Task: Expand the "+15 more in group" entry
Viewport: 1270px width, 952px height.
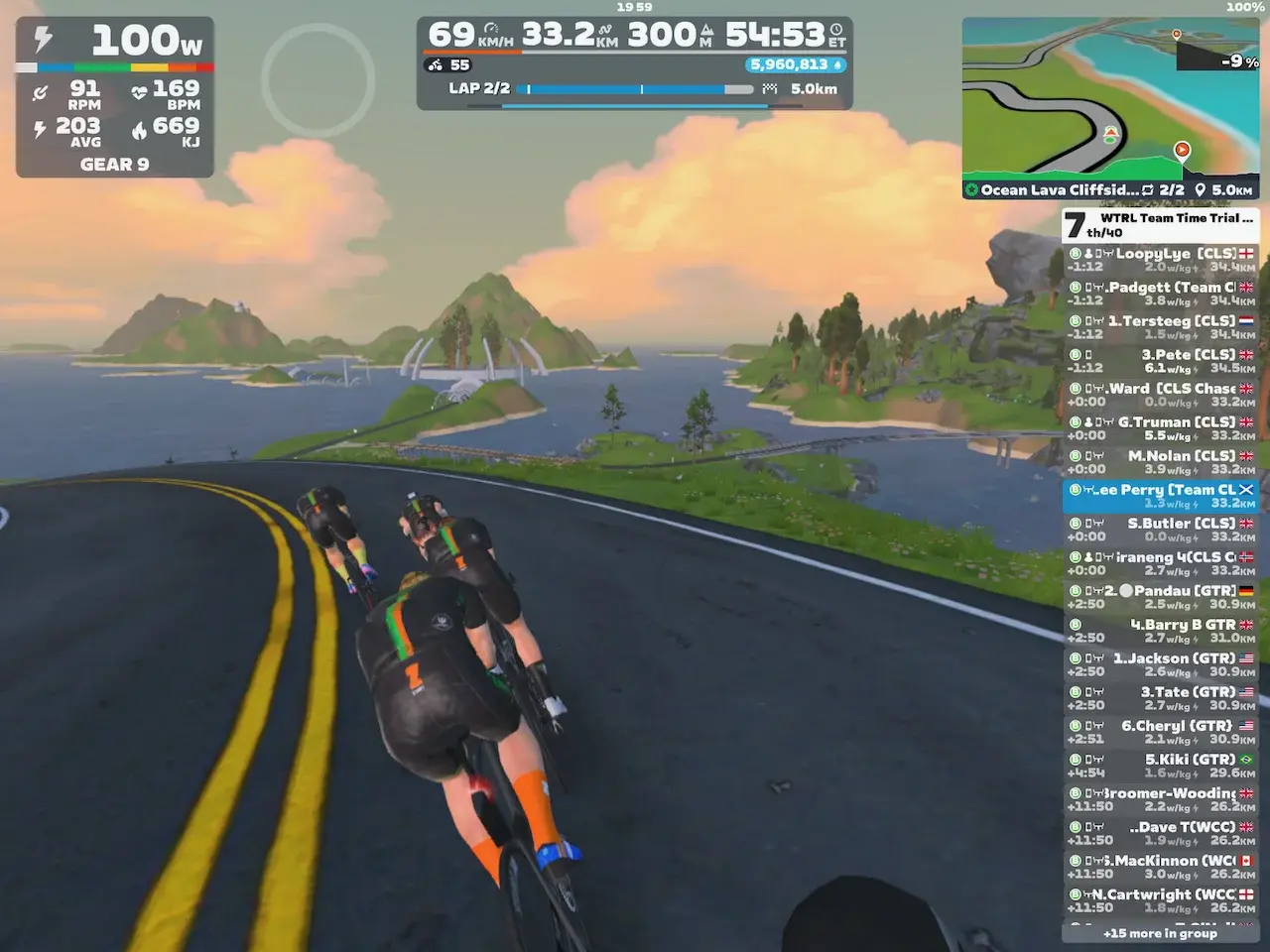Action: [1160, 933]
